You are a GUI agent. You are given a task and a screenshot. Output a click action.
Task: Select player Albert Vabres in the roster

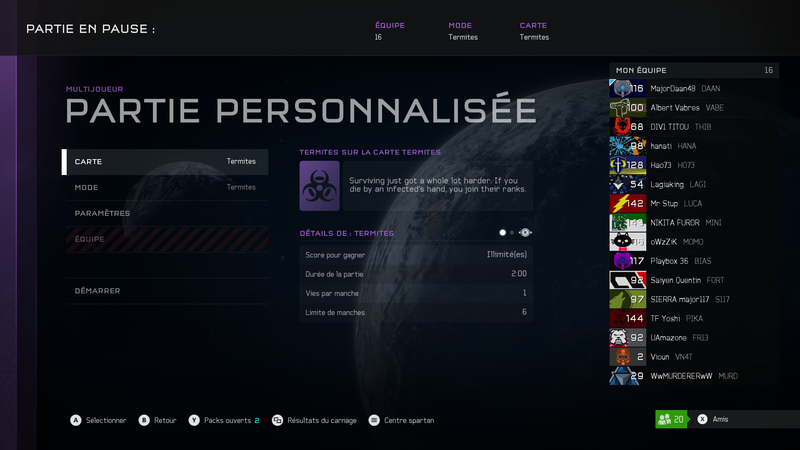point(693,108)
